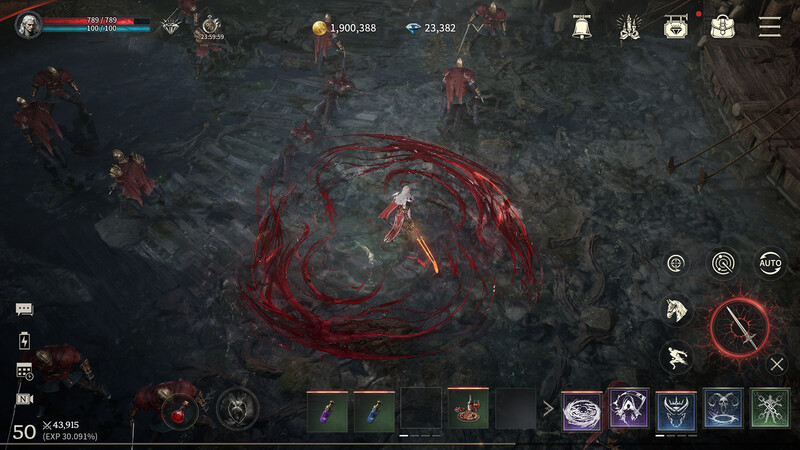Toggle the AUTO battle button
This screenshot has height=450, width=800.
(x=770, y=263)
